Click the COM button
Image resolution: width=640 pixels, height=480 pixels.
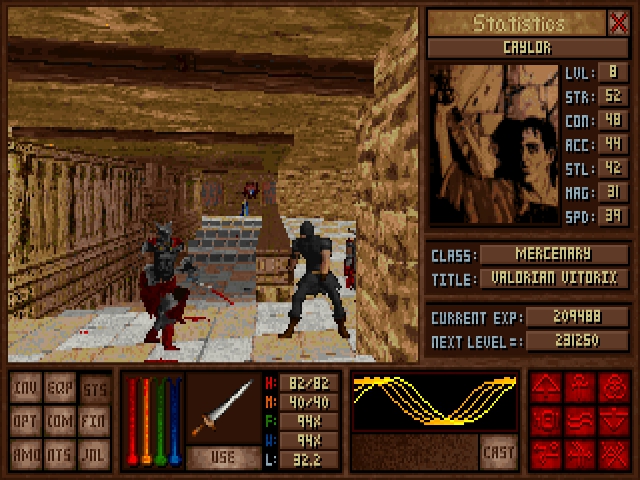[60, 421]
